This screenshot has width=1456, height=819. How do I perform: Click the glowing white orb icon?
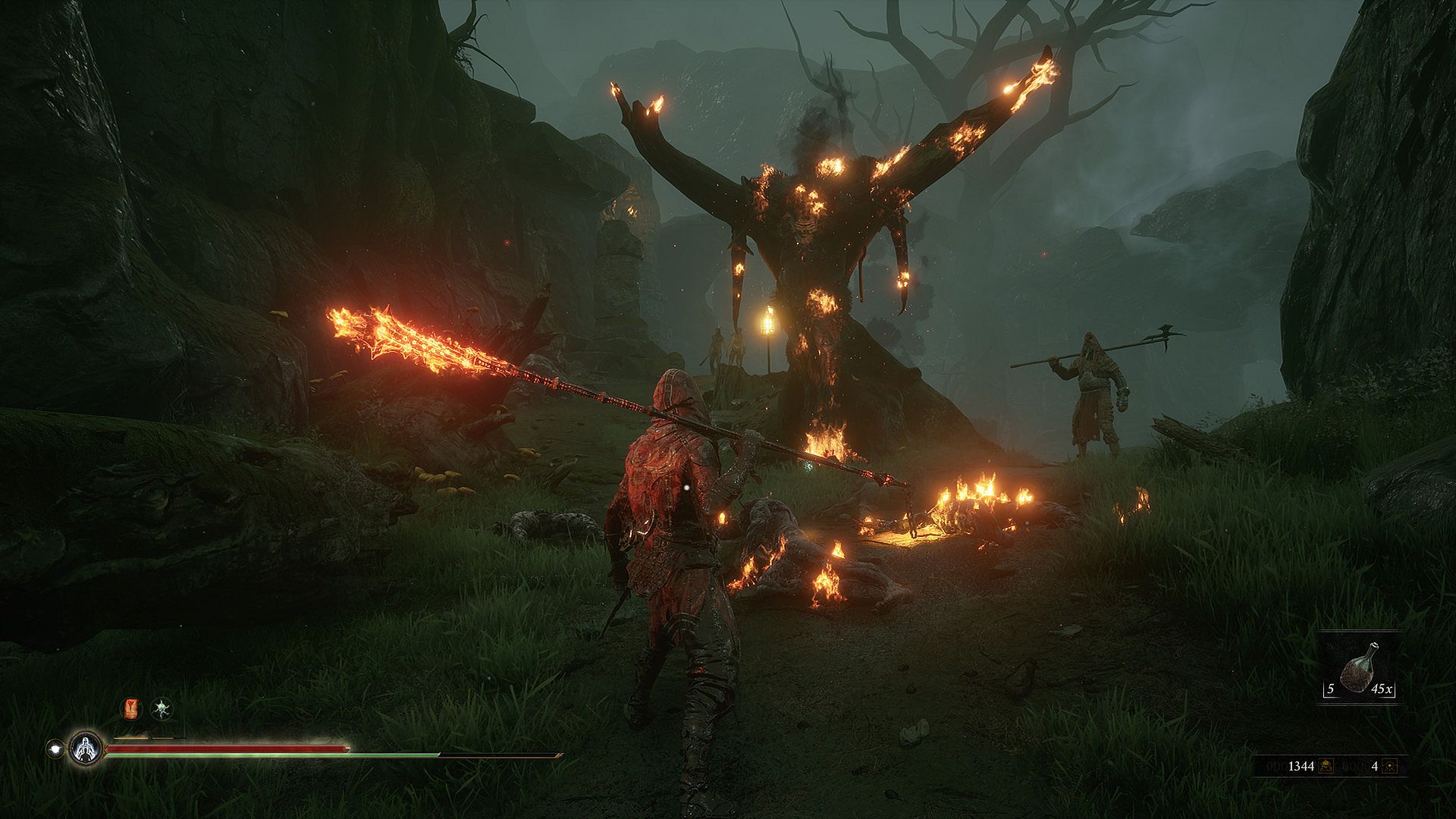pyautogui.click(x=55, y=748)
